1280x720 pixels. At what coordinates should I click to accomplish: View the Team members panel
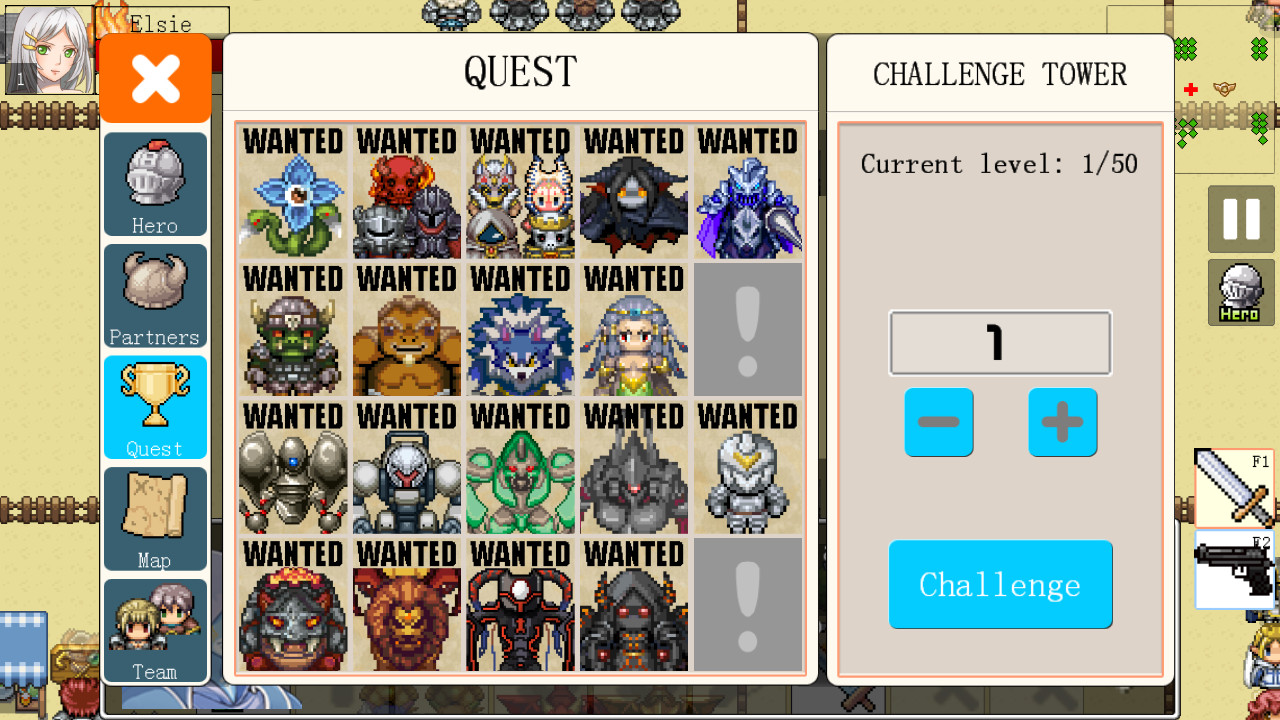(x=154, y=630)
